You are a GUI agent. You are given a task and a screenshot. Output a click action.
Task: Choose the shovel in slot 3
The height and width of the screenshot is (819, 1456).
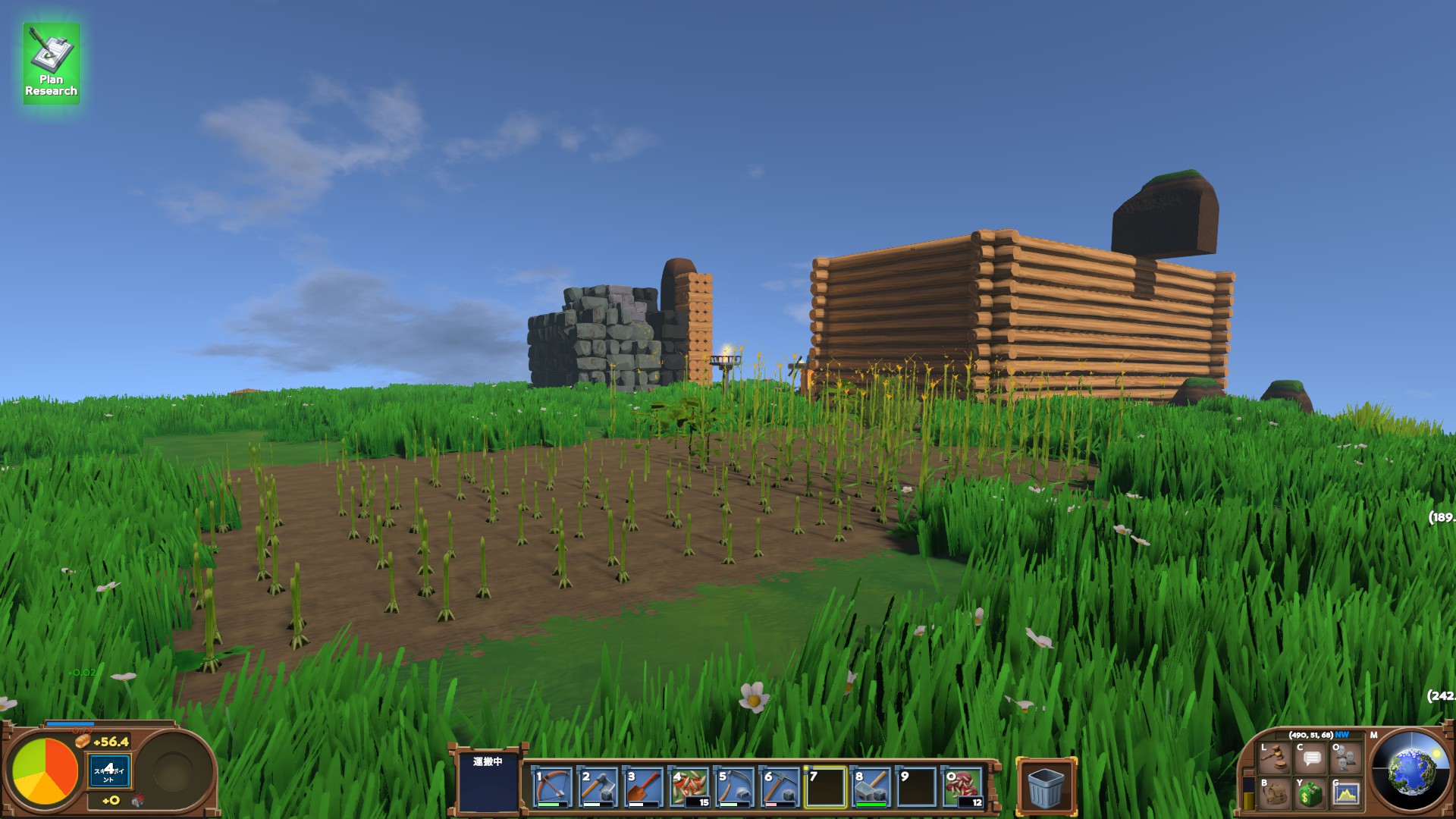(643, 787)
